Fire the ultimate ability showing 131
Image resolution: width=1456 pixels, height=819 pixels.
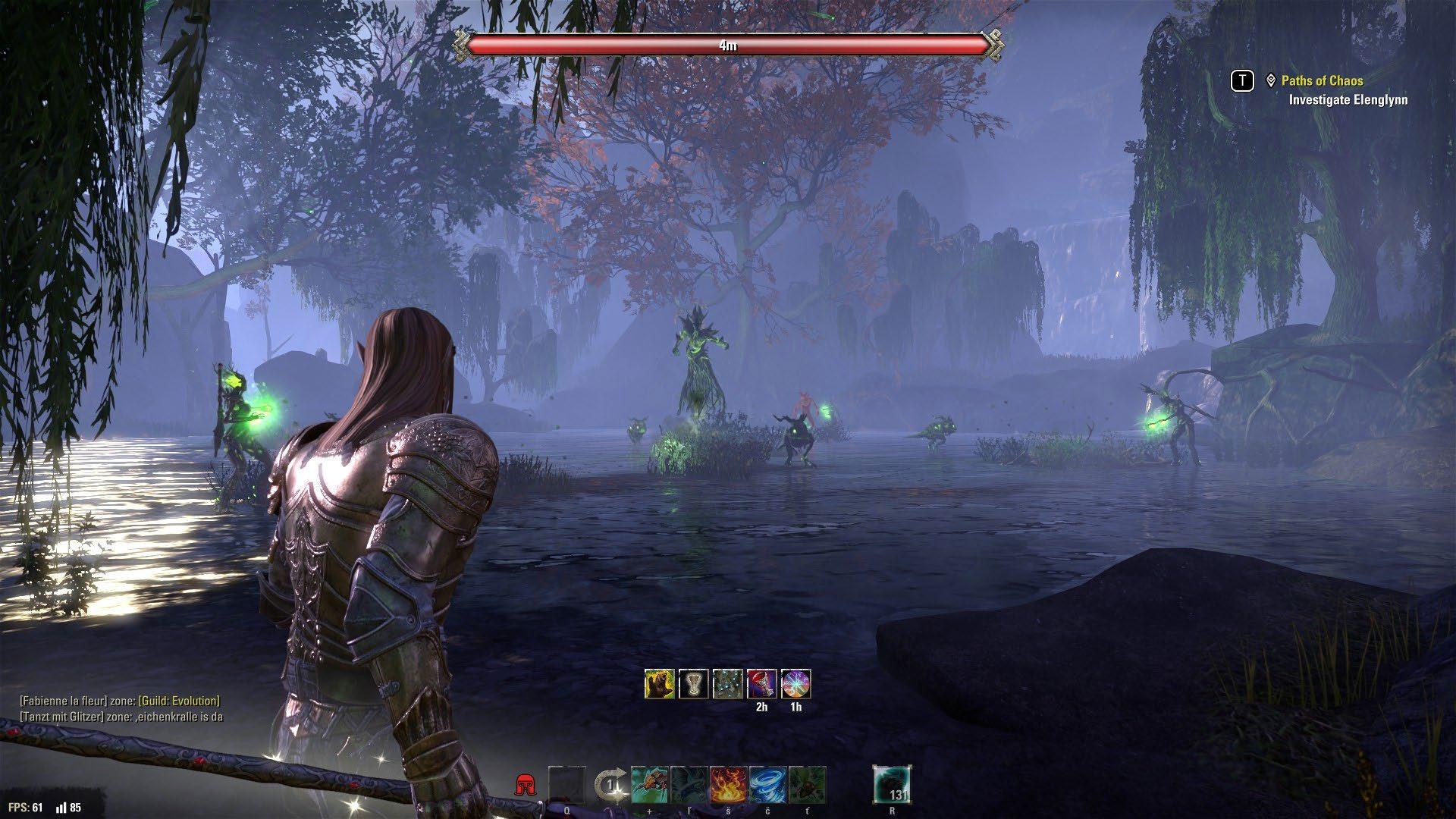point(892,785)
